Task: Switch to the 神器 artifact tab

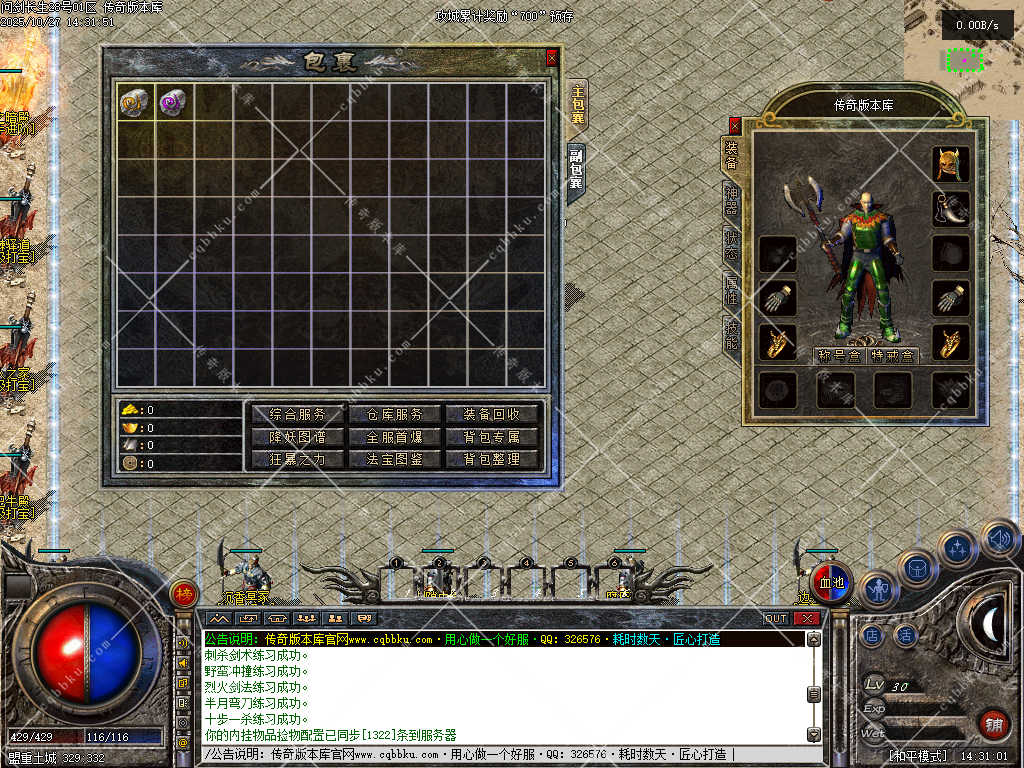Action: click(x=731, y=199)
